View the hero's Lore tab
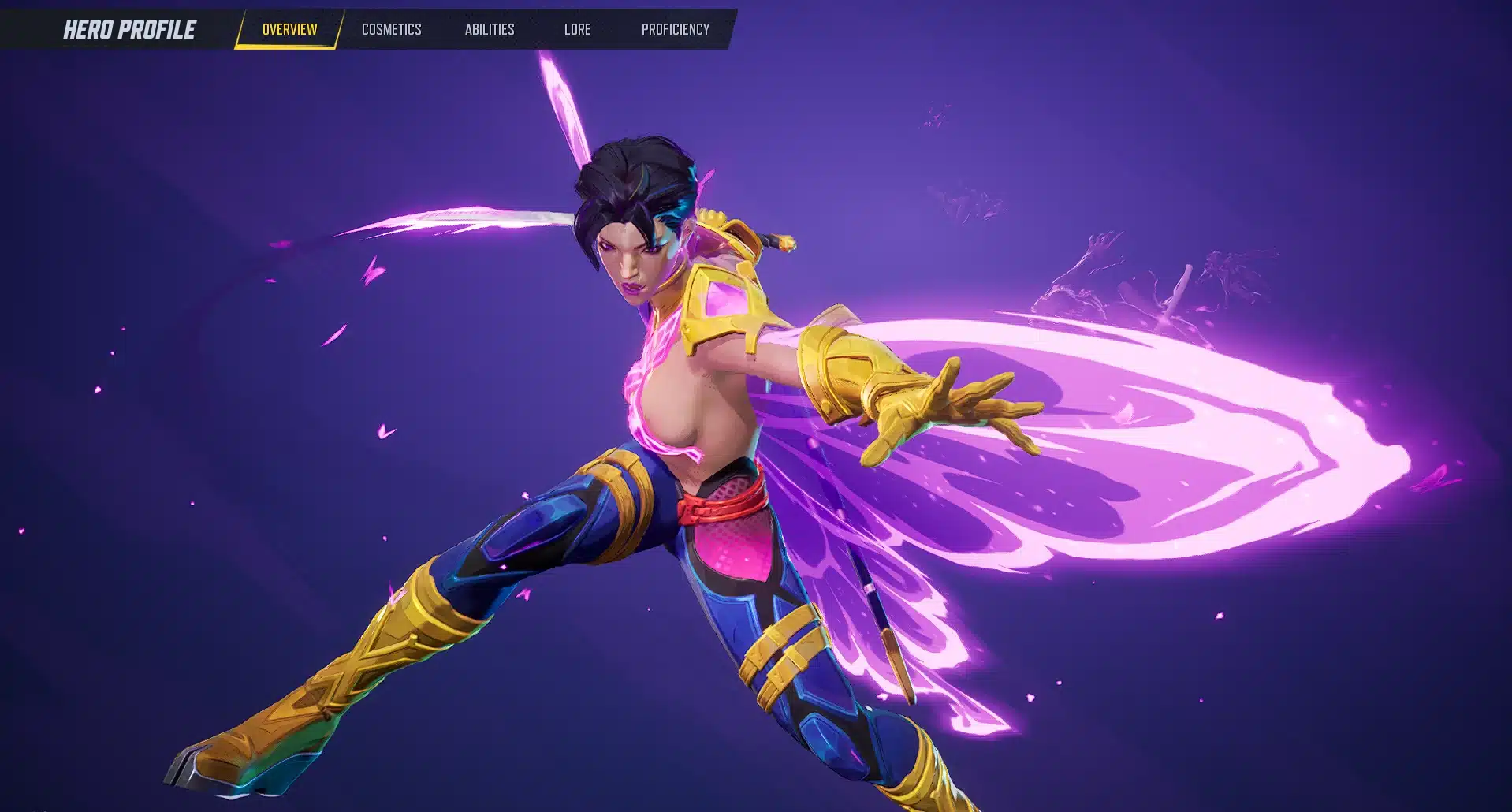This screenshot has height=812, width=1512. 577,29
